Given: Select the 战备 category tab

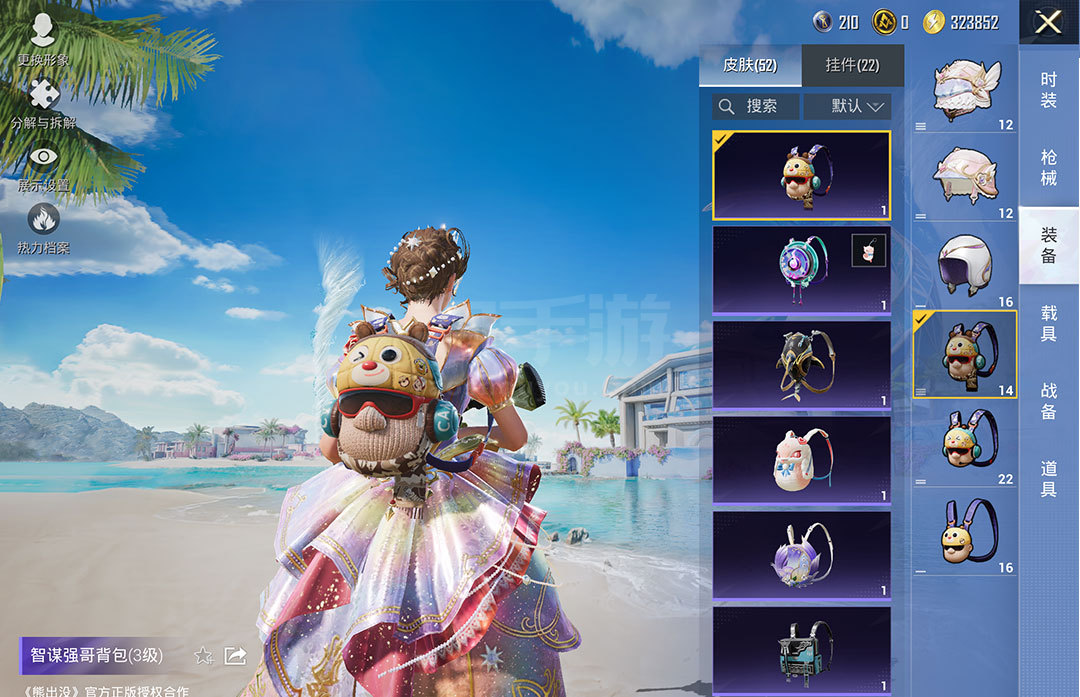Looking at the screenshot, I should pyautogui.click(x=1048, y=400).
